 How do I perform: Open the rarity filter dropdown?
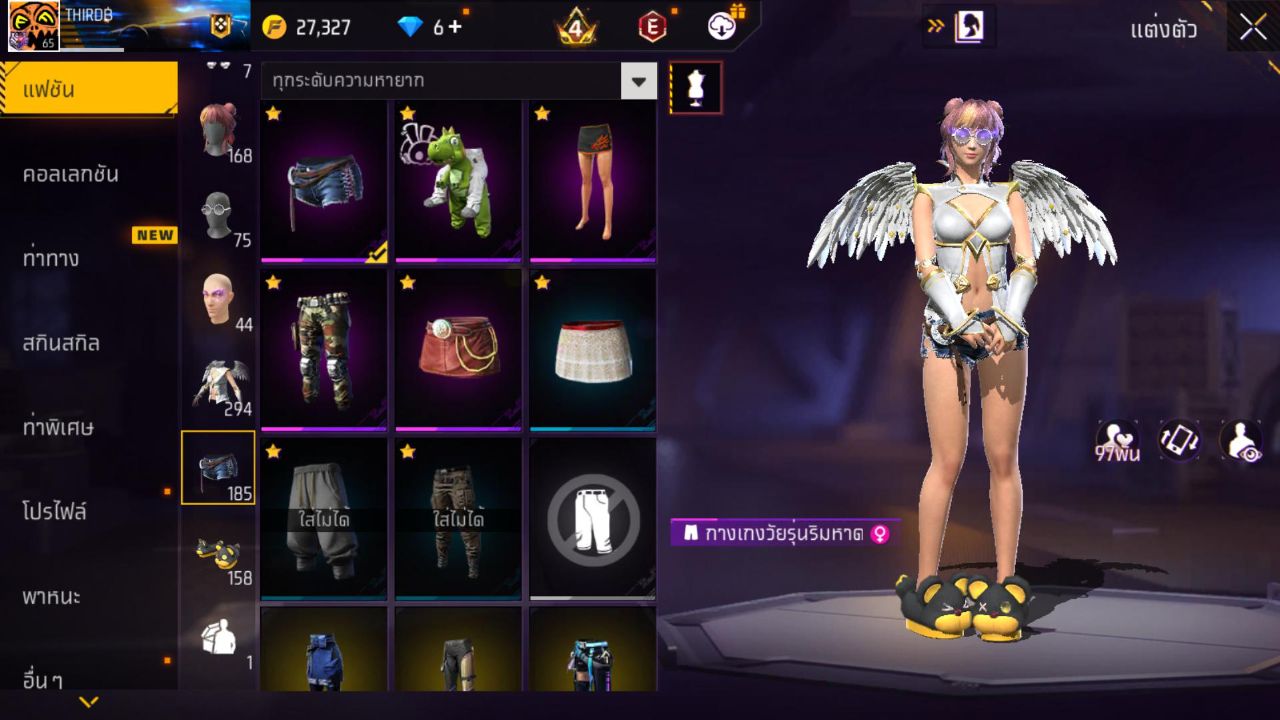click(x=639, y=81)
